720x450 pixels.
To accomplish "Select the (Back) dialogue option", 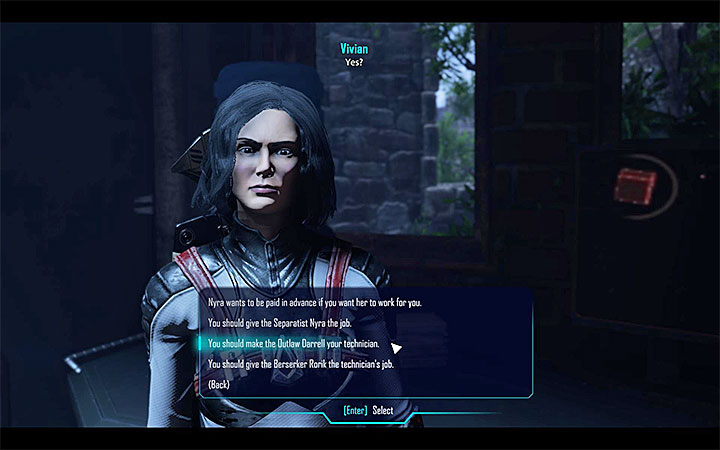I will pyautogui.click(x=220, y=385).
